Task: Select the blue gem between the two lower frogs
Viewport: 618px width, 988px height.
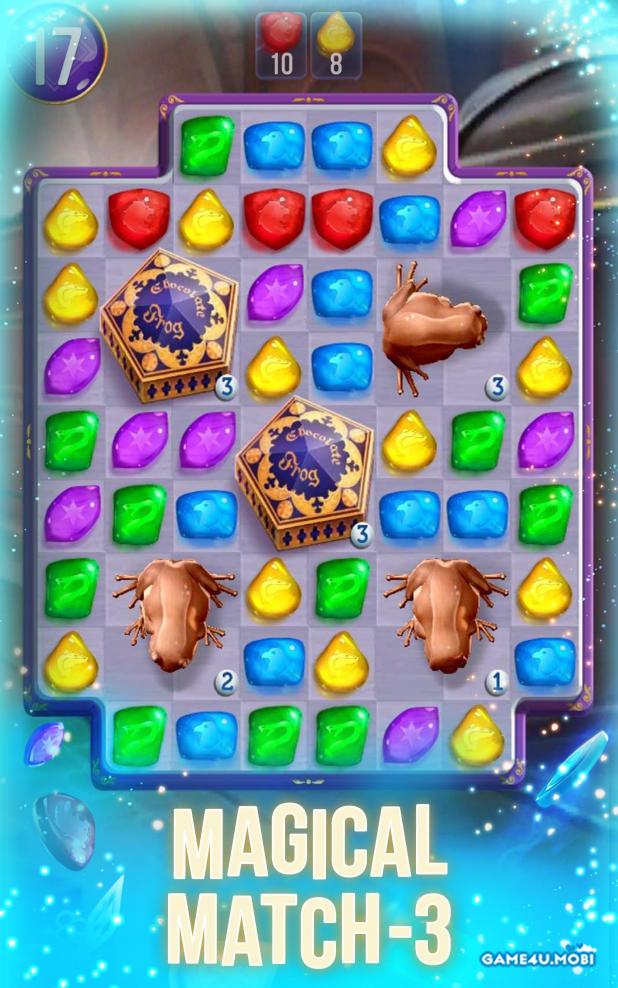Action: (x=274, y=661)
